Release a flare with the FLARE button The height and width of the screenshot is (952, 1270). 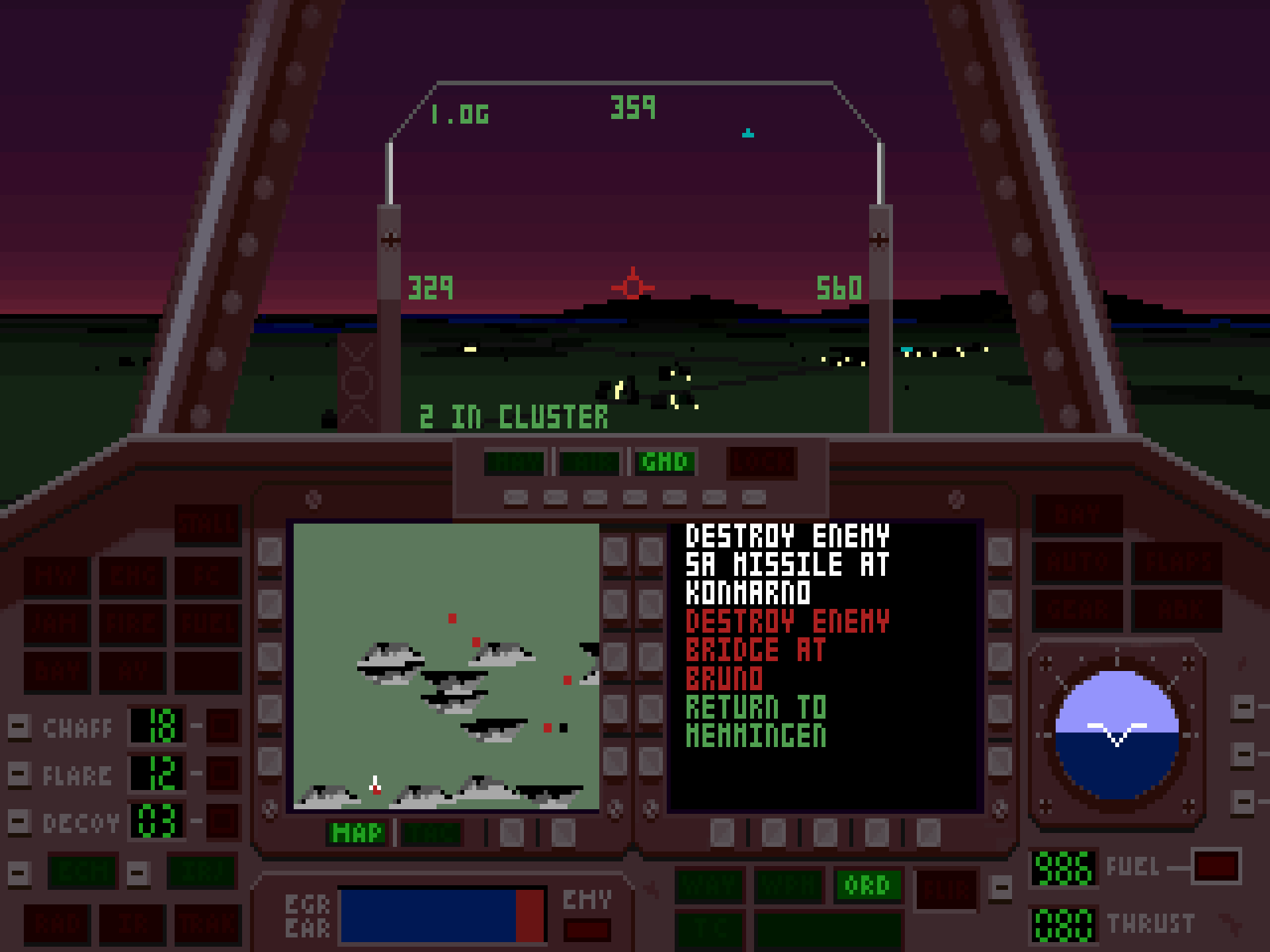tap(19, 774)
